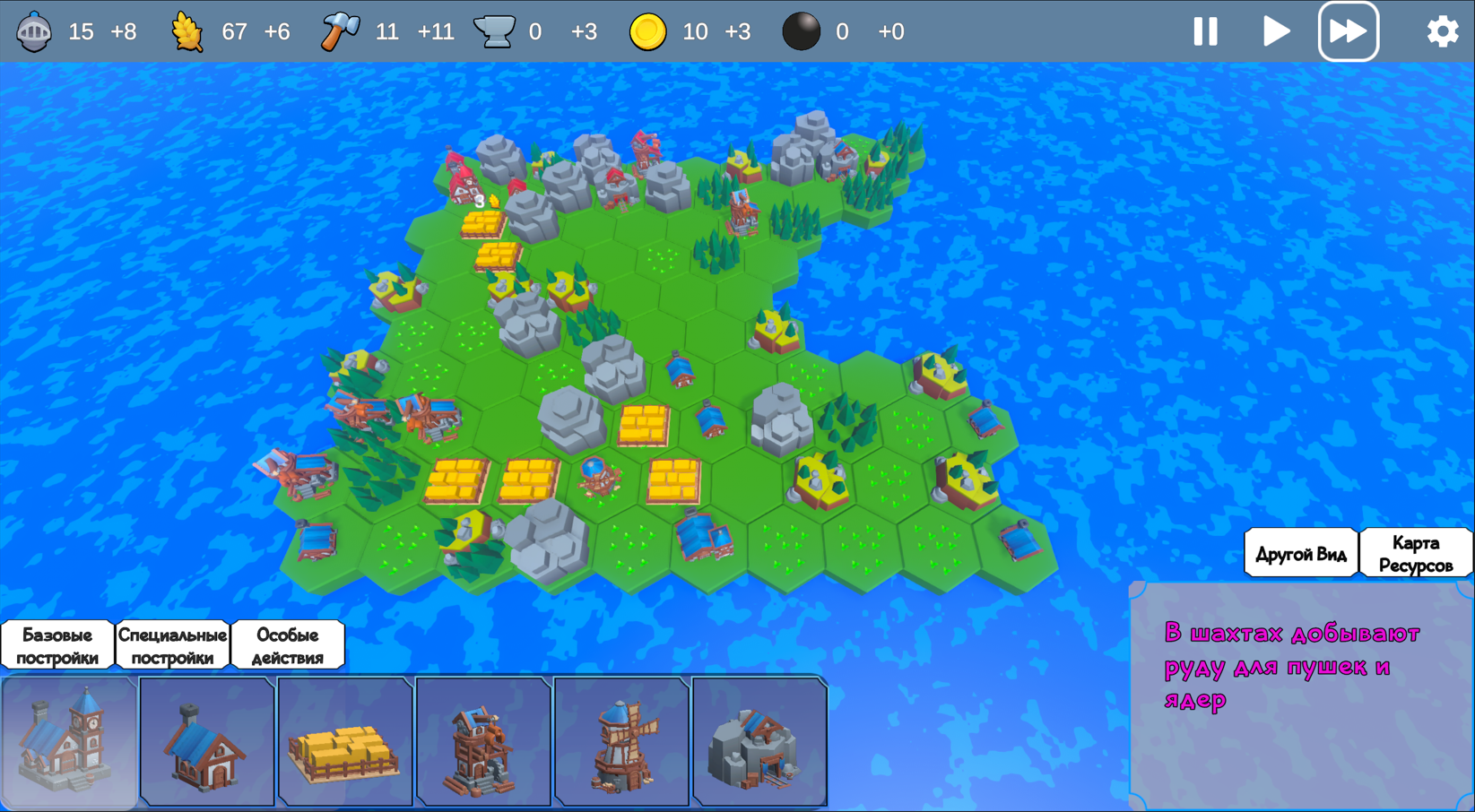1475x812 pixels.
Task: Click the wheat food resource icon
Action: 188,30
